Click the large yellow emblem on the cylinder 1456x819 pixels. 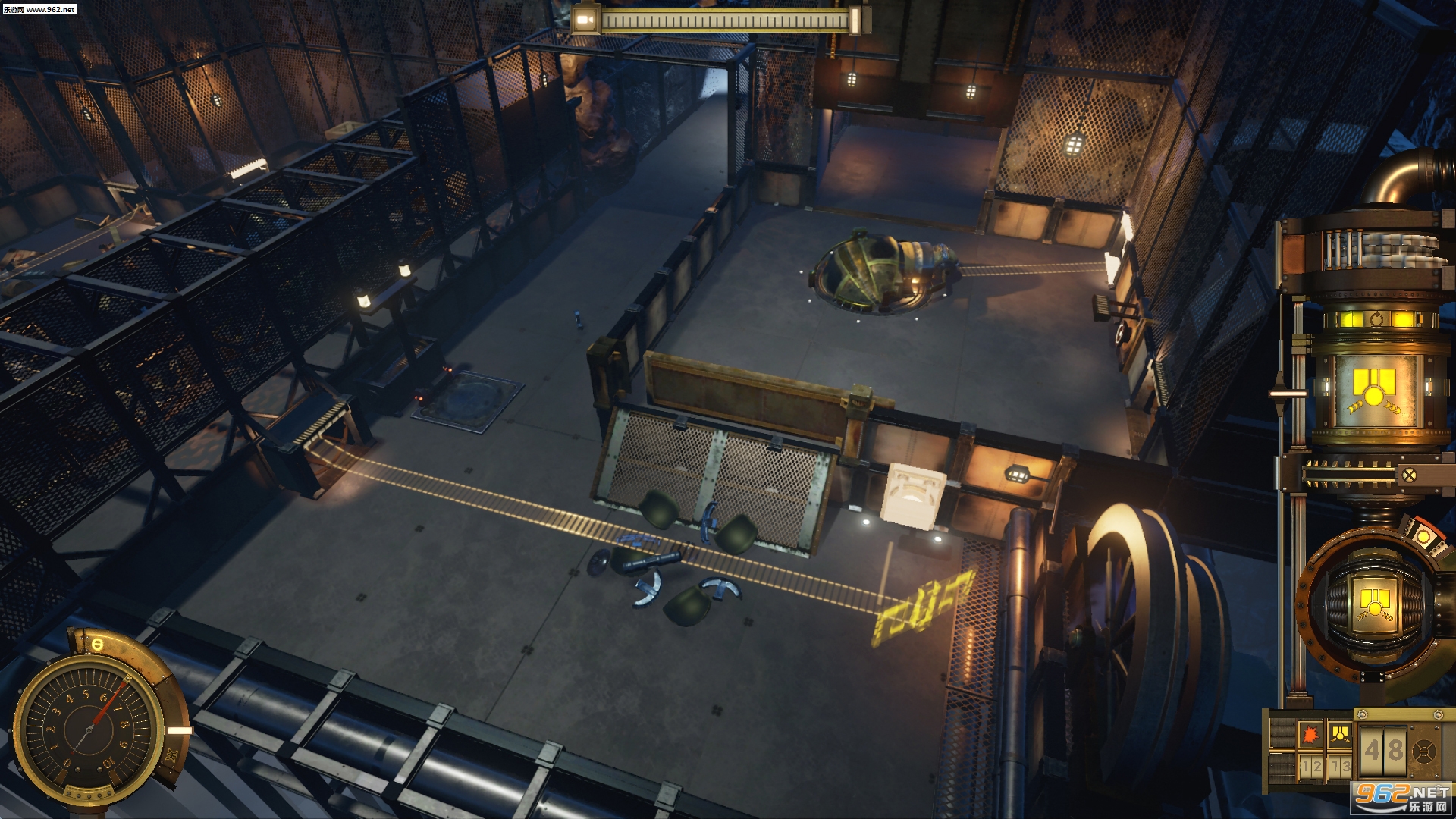pyautogui.click(x=1374, y=392)
